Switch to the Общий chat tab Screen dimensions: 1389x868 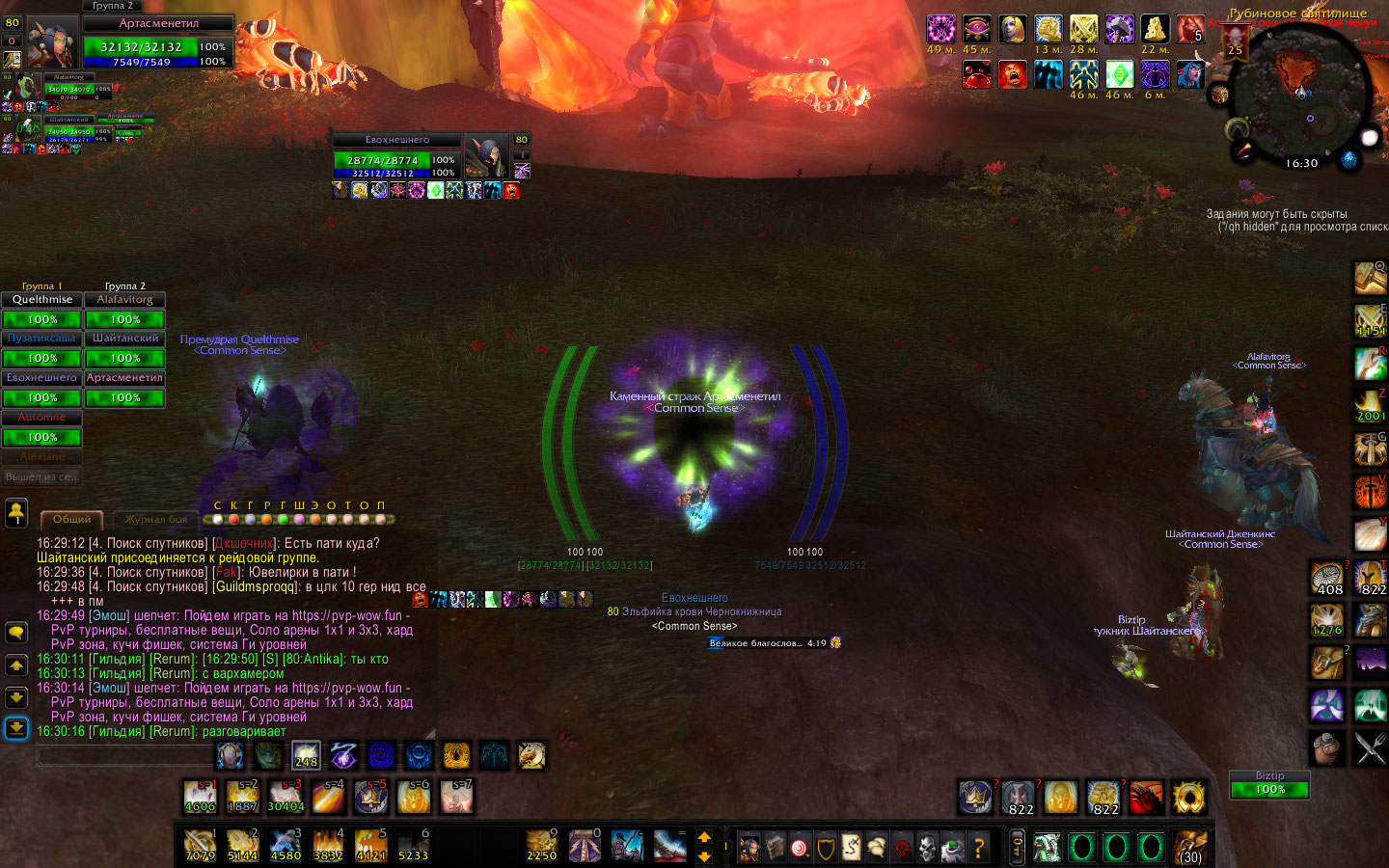pyautogui.click(x=71, y=519)
